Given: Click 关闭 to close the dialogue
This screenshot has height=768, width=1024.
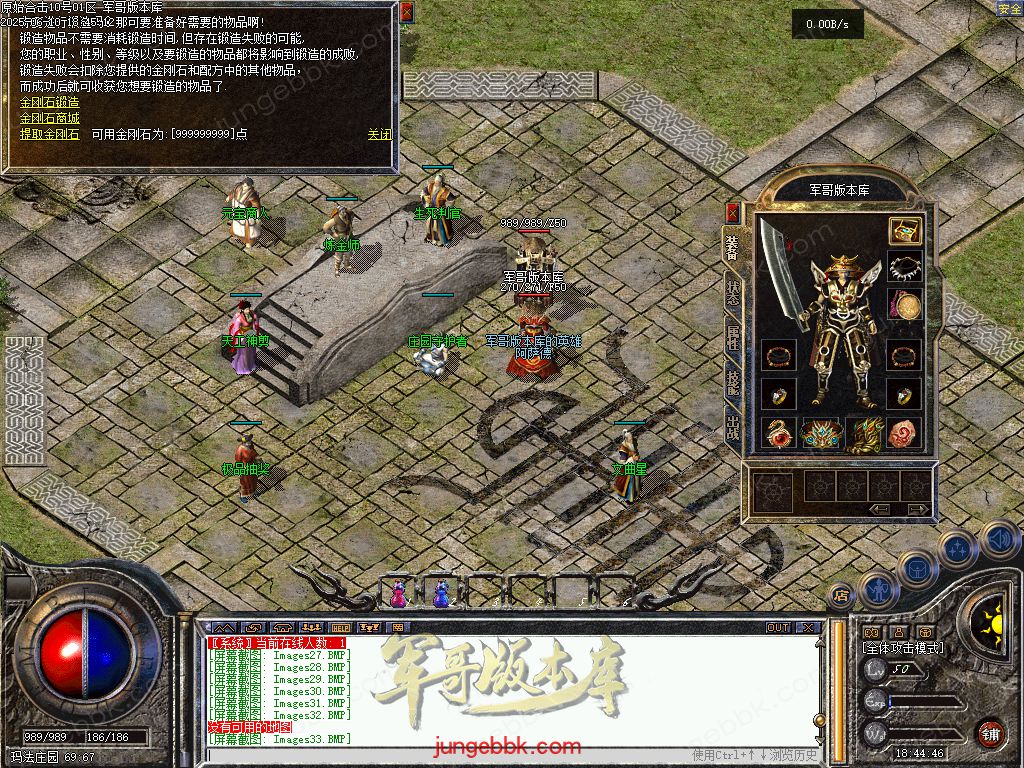Looking at the screenshot, I should pyautogui.click(x=379, y=134).
